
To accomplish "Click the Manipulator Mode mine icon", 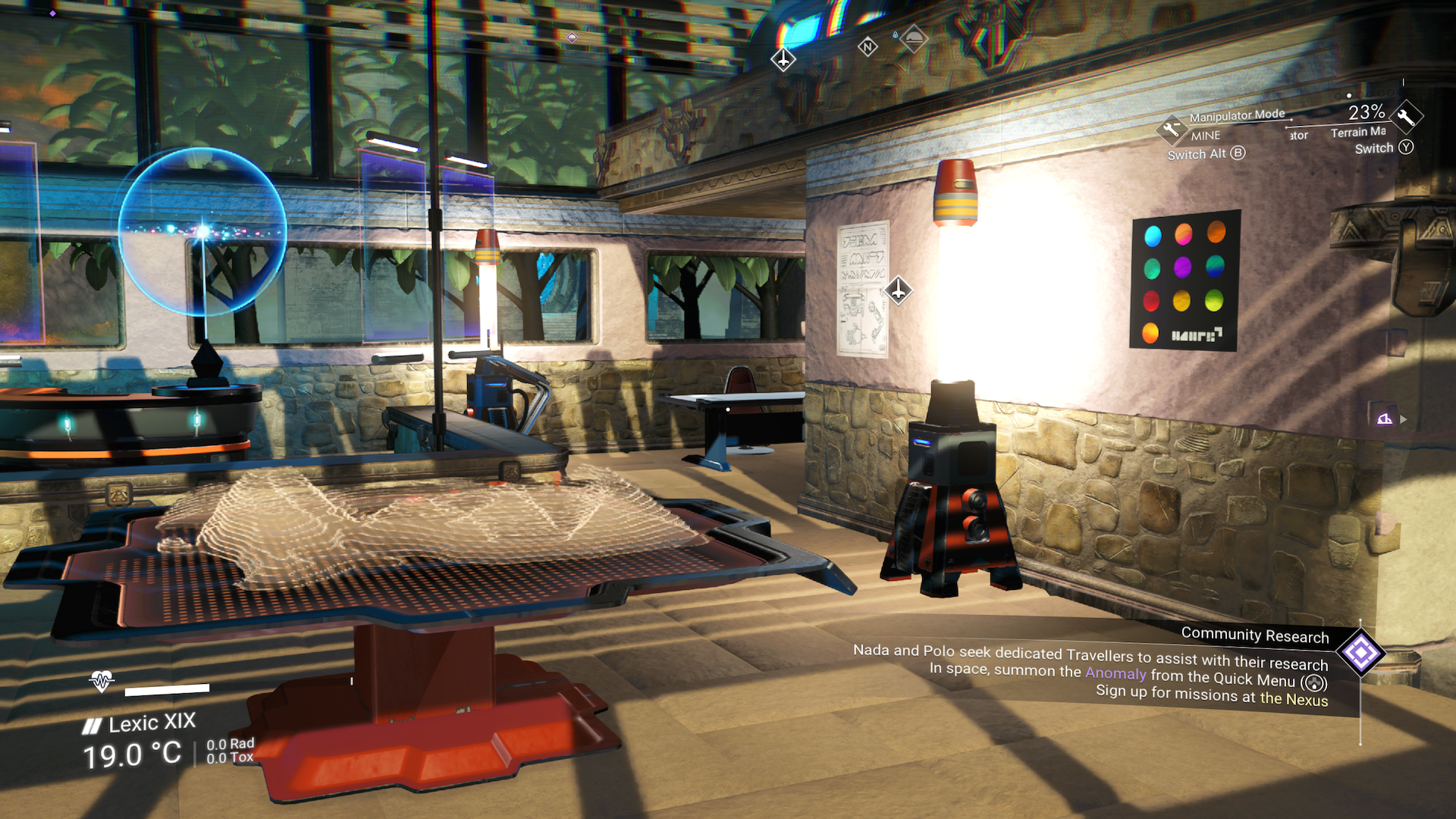I will coord(1172,129).
